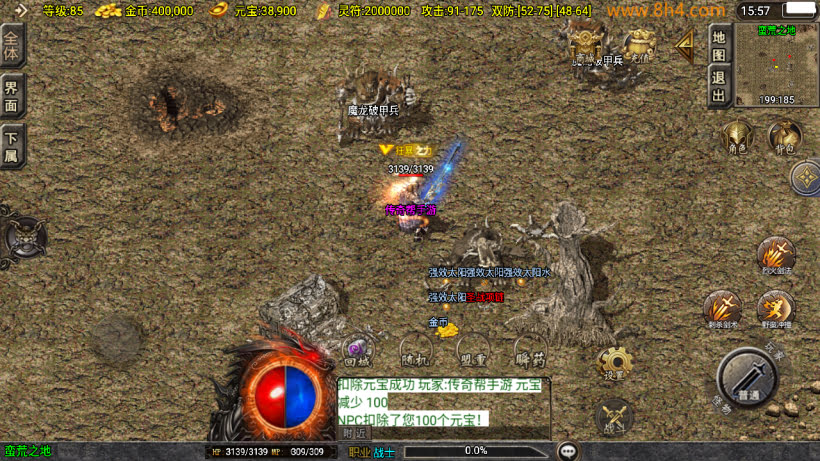Switch to the 下属 side tab
This screenshot has width=820, height=461.
point(12,146)
